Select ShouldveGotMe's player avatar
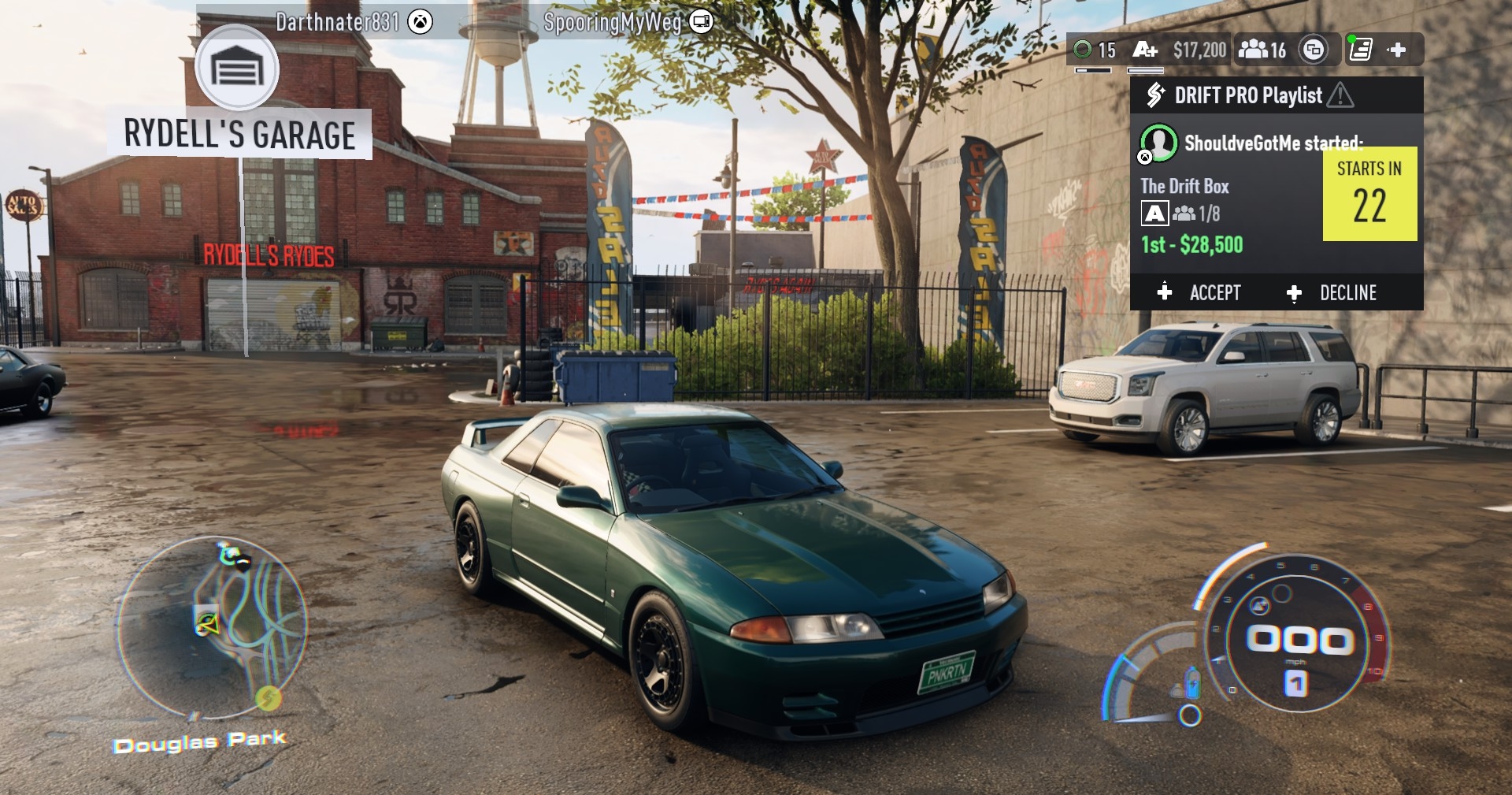This screenshot has height=795, width=1512. point(1158,143)
